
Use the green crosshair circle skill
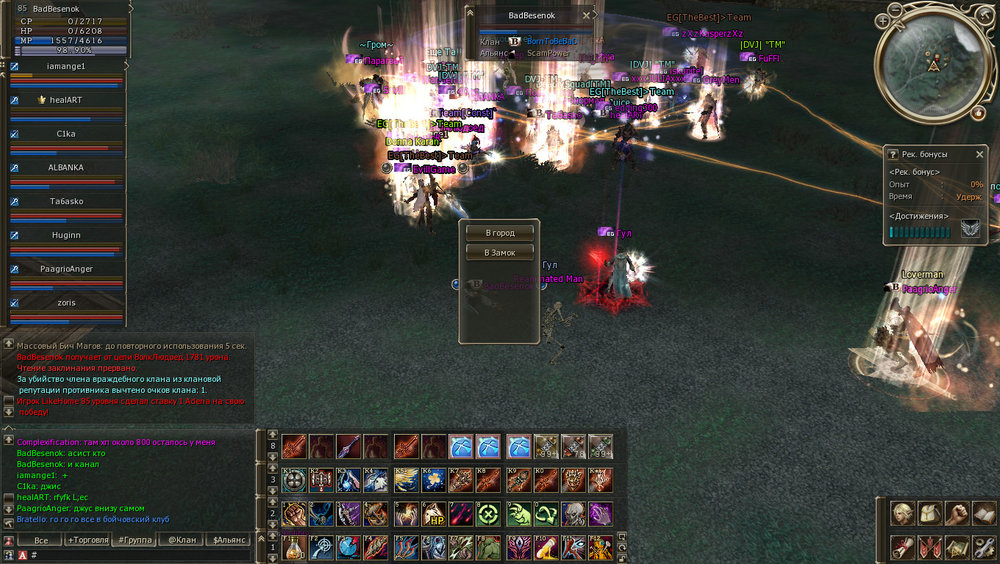490,515
